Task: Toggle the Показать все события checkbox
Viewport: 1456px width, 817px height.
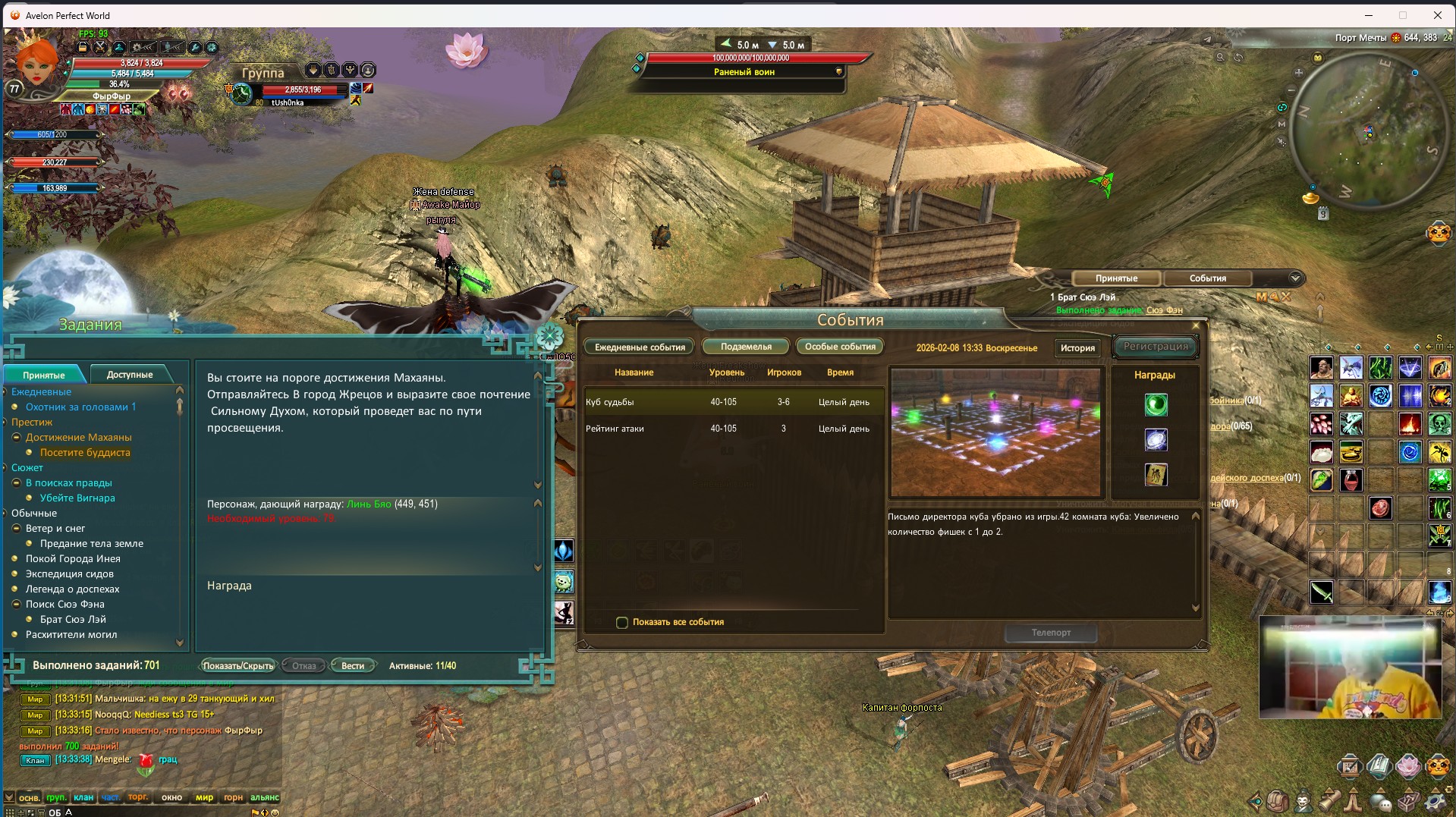Action: [x=622, y=623]
